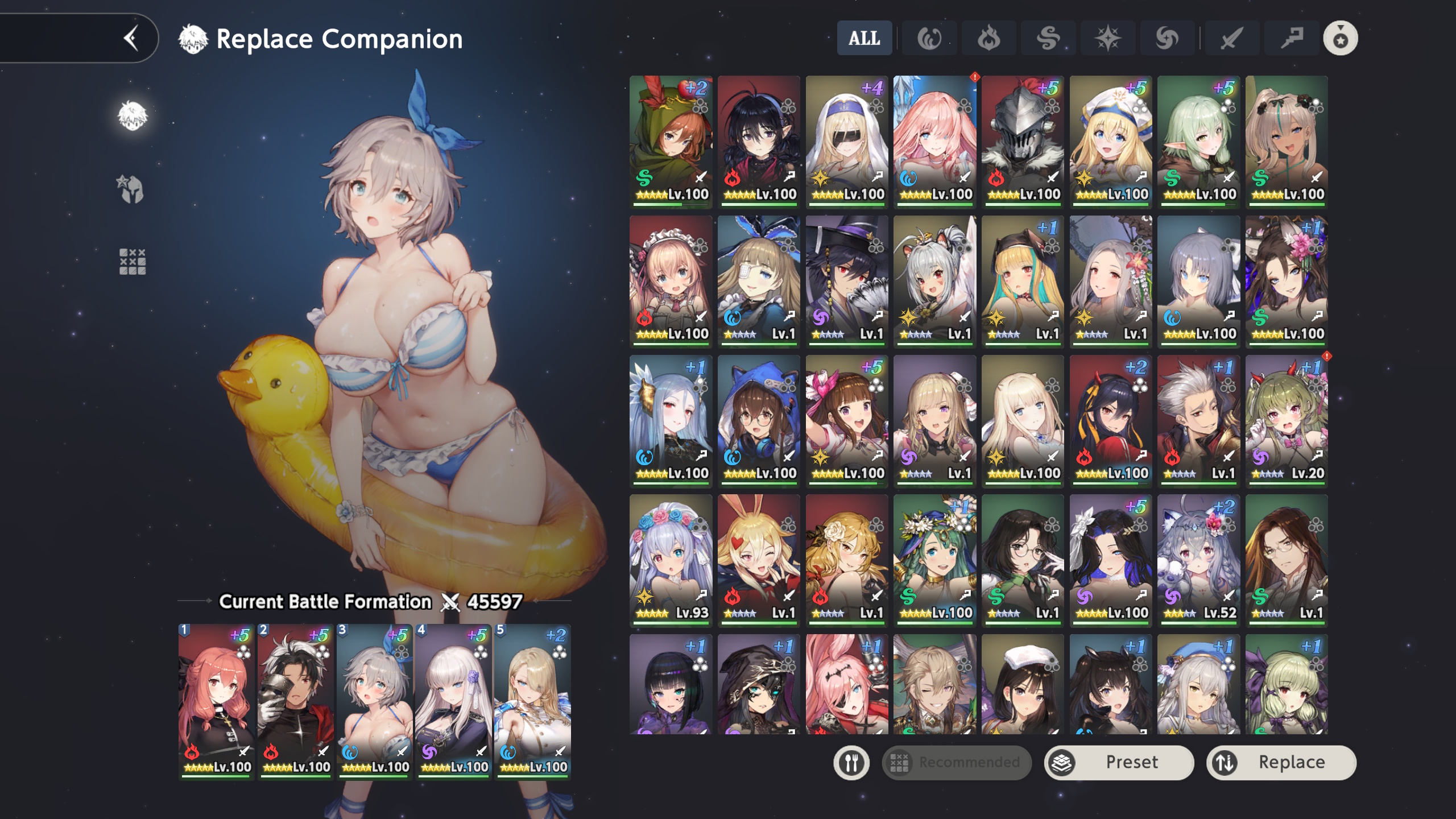
Task: Select formation slot 1 pink-haired companion
Action: 216,701
